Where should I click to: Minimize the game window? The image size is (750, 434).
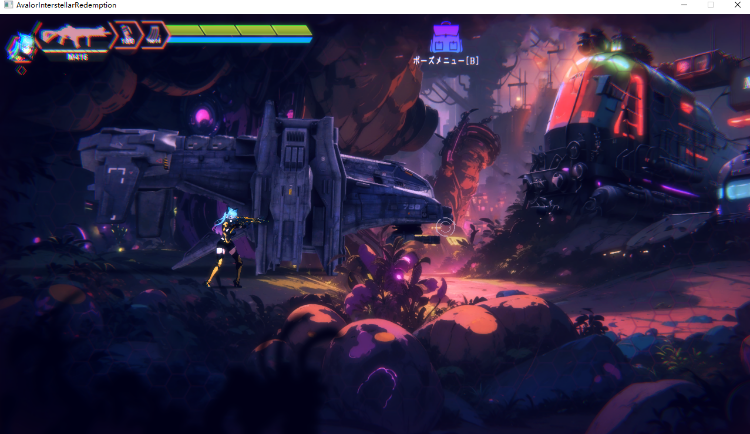click(683, 6)
